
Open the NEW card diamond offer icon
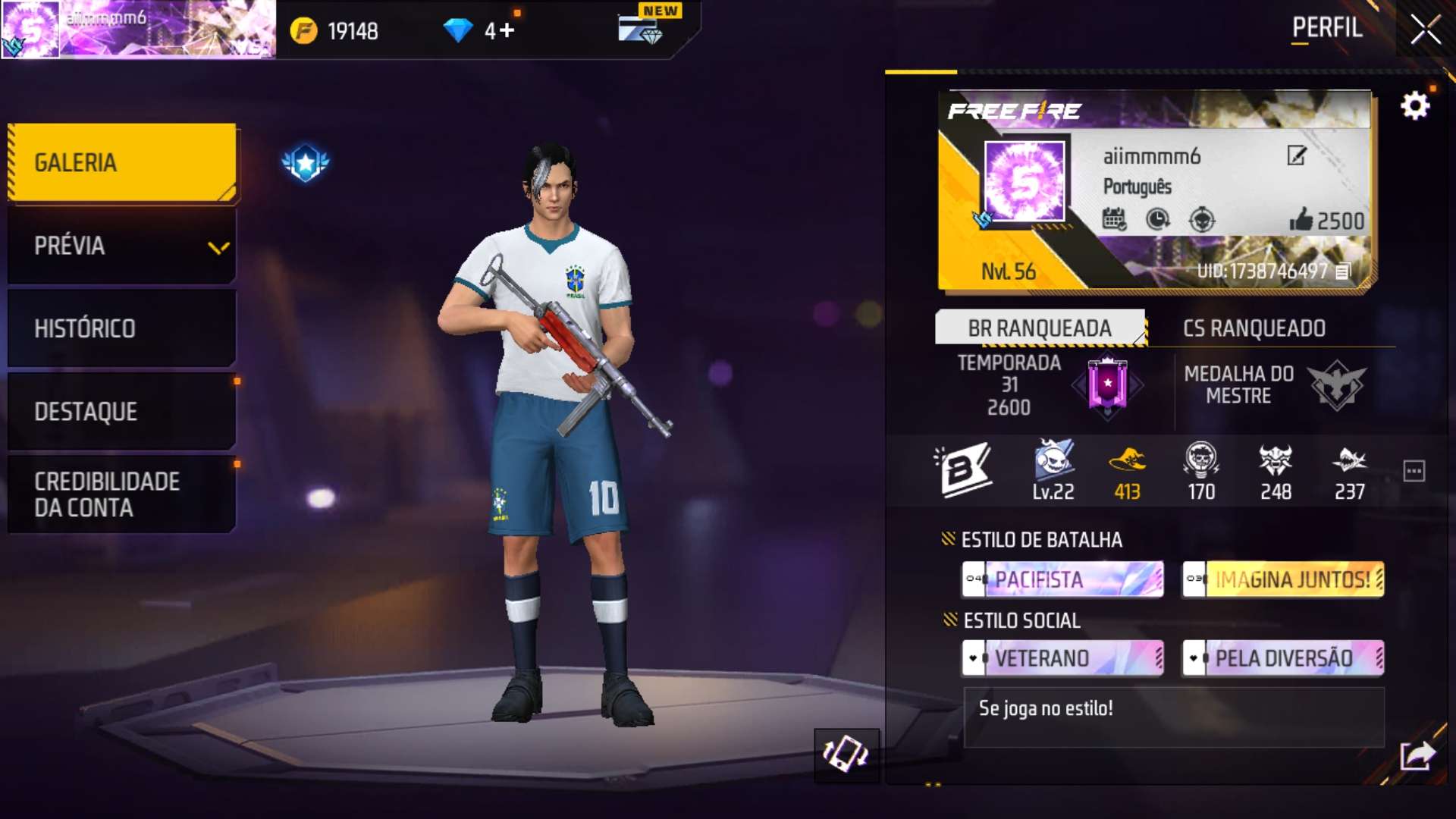[641, 29]
